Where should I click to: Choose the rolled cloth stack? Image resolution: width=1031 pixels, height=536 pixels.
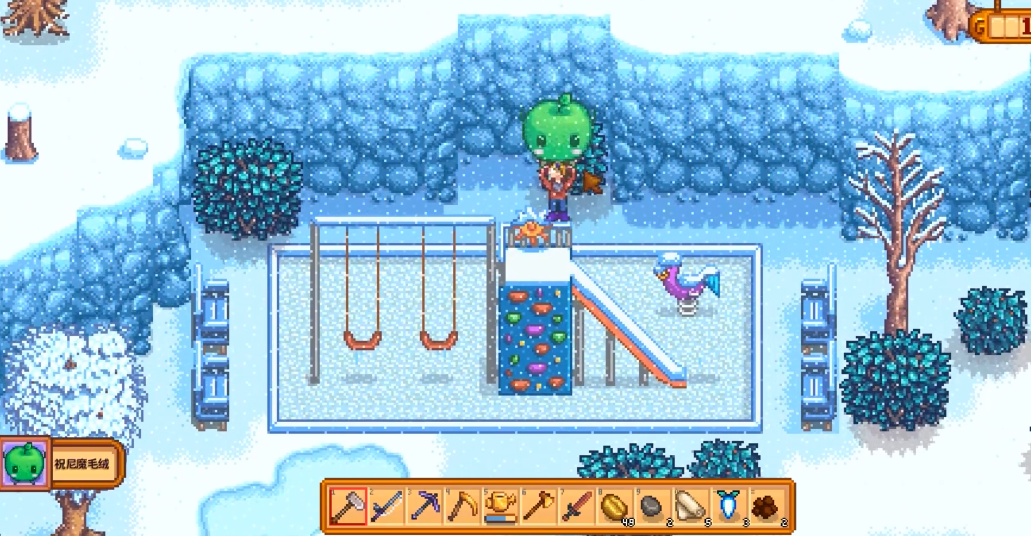tap(690, 505)
